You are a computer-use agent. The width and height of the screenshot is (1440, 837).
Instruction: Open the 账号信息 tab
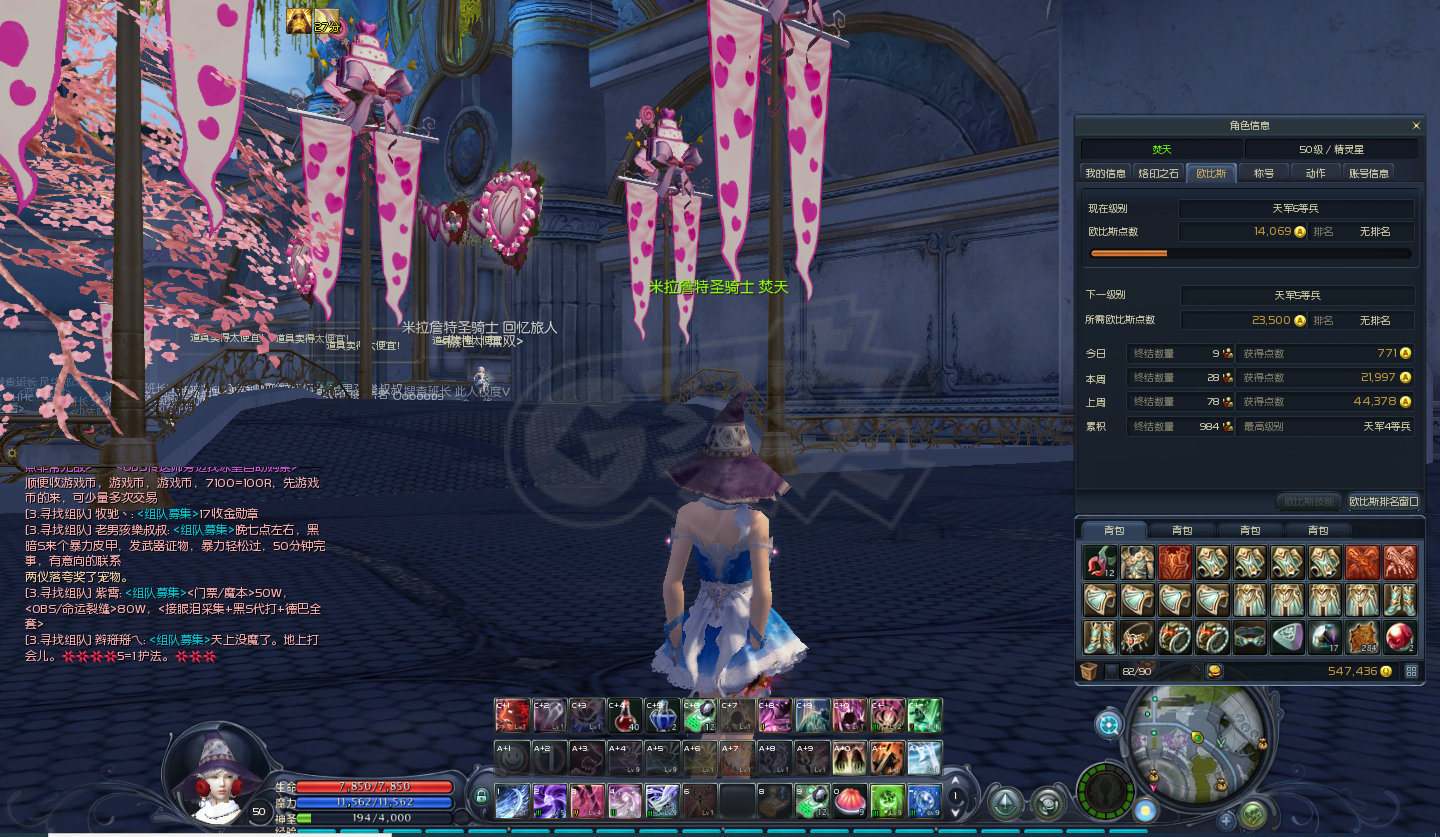tap(1368, 173)
